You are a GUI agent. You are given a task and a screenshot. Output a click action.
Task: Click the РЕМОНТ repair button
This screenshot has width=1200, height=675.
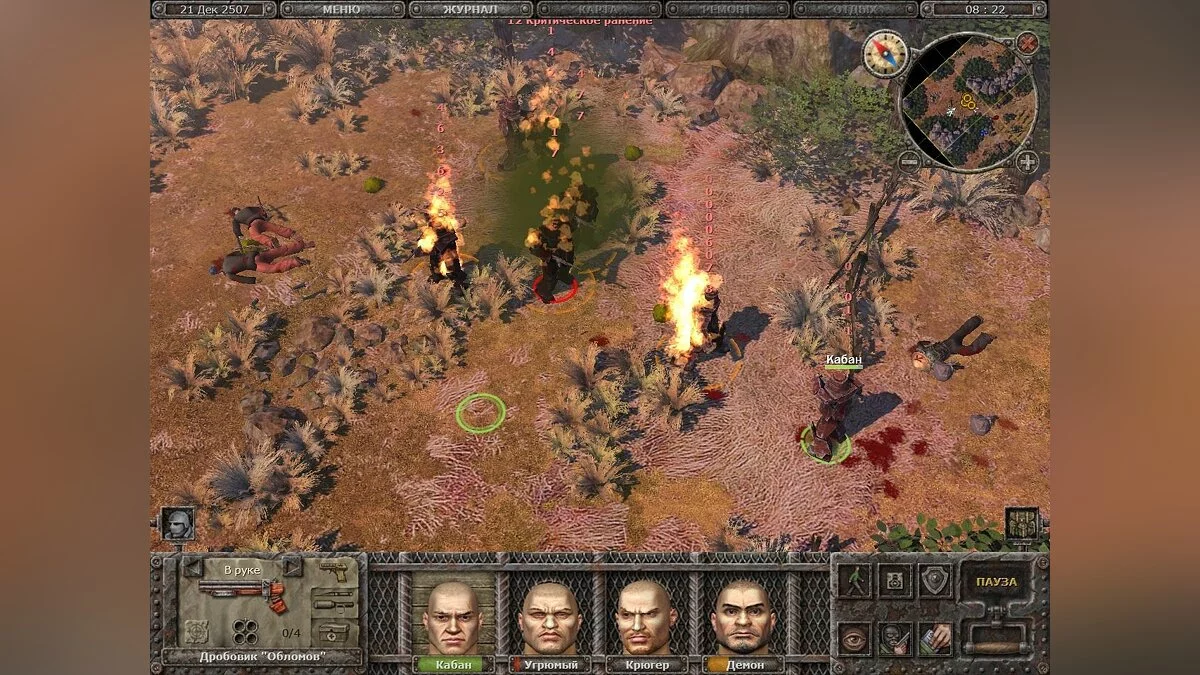[x=727, y=9]
